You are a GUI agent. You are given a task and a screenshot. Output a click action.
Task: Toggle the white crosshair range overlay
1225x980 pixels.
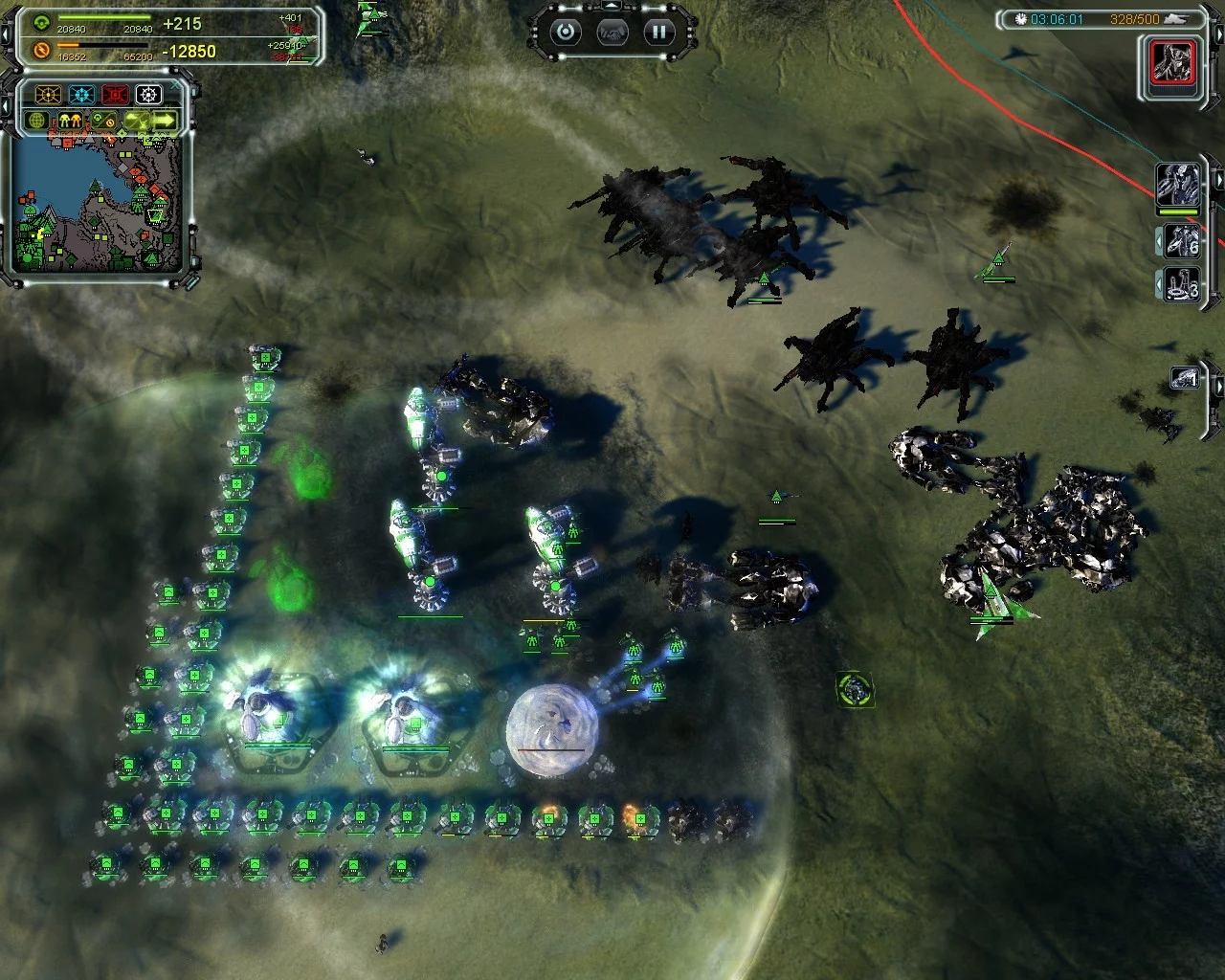coord(148,94)
